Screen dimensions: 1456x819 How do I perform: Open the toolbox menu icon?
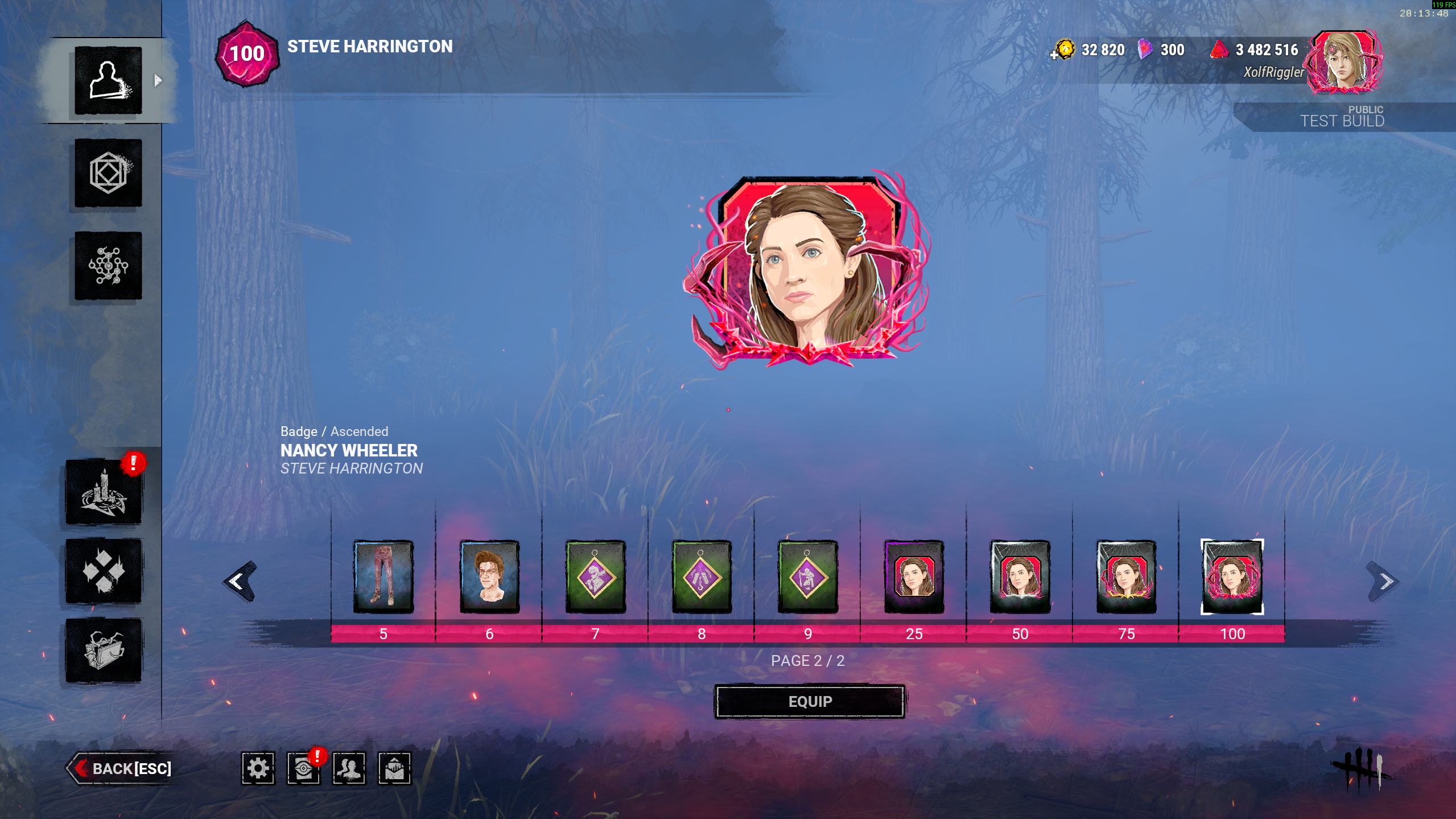104,650
